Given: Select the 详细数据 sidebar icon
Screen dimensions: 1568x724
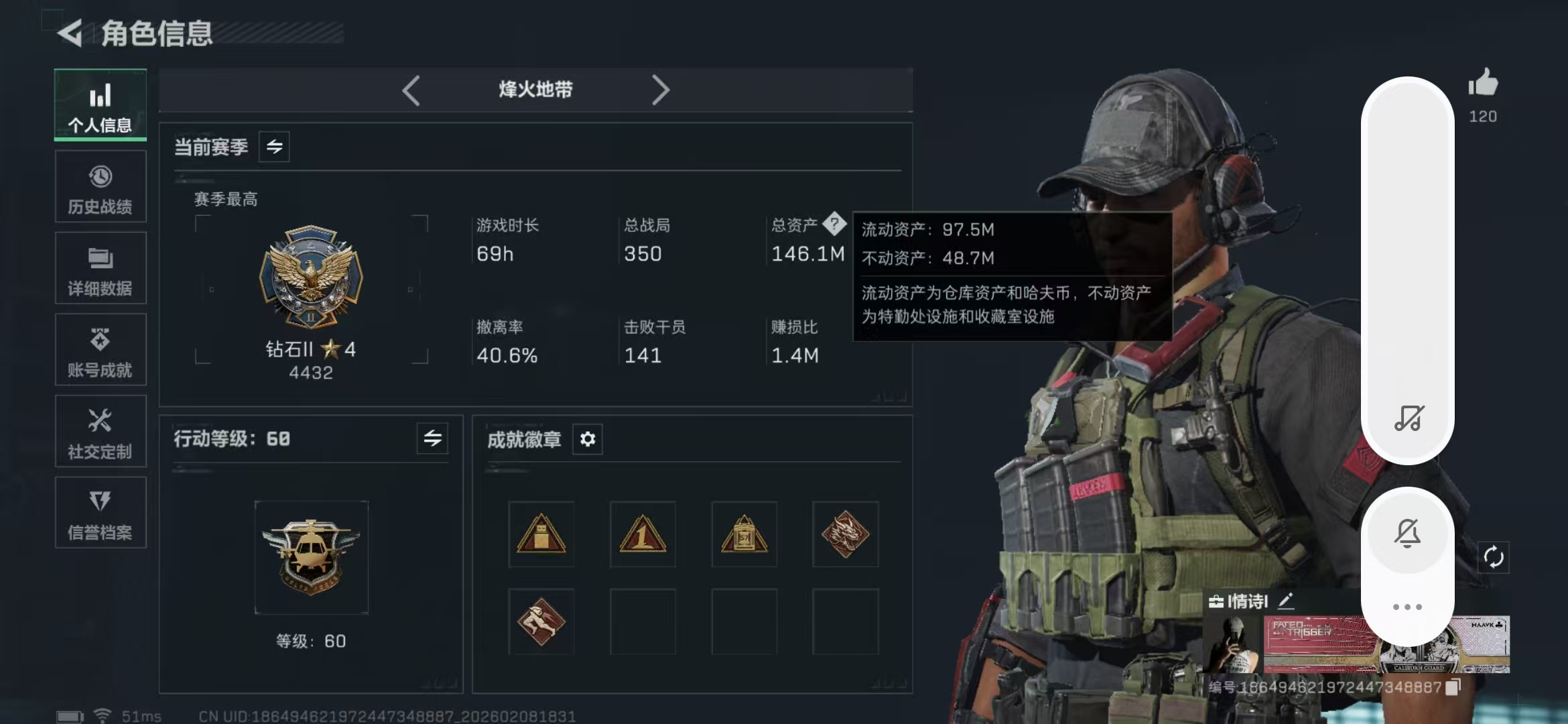Looking at the screenshot, I should point(100,268).
